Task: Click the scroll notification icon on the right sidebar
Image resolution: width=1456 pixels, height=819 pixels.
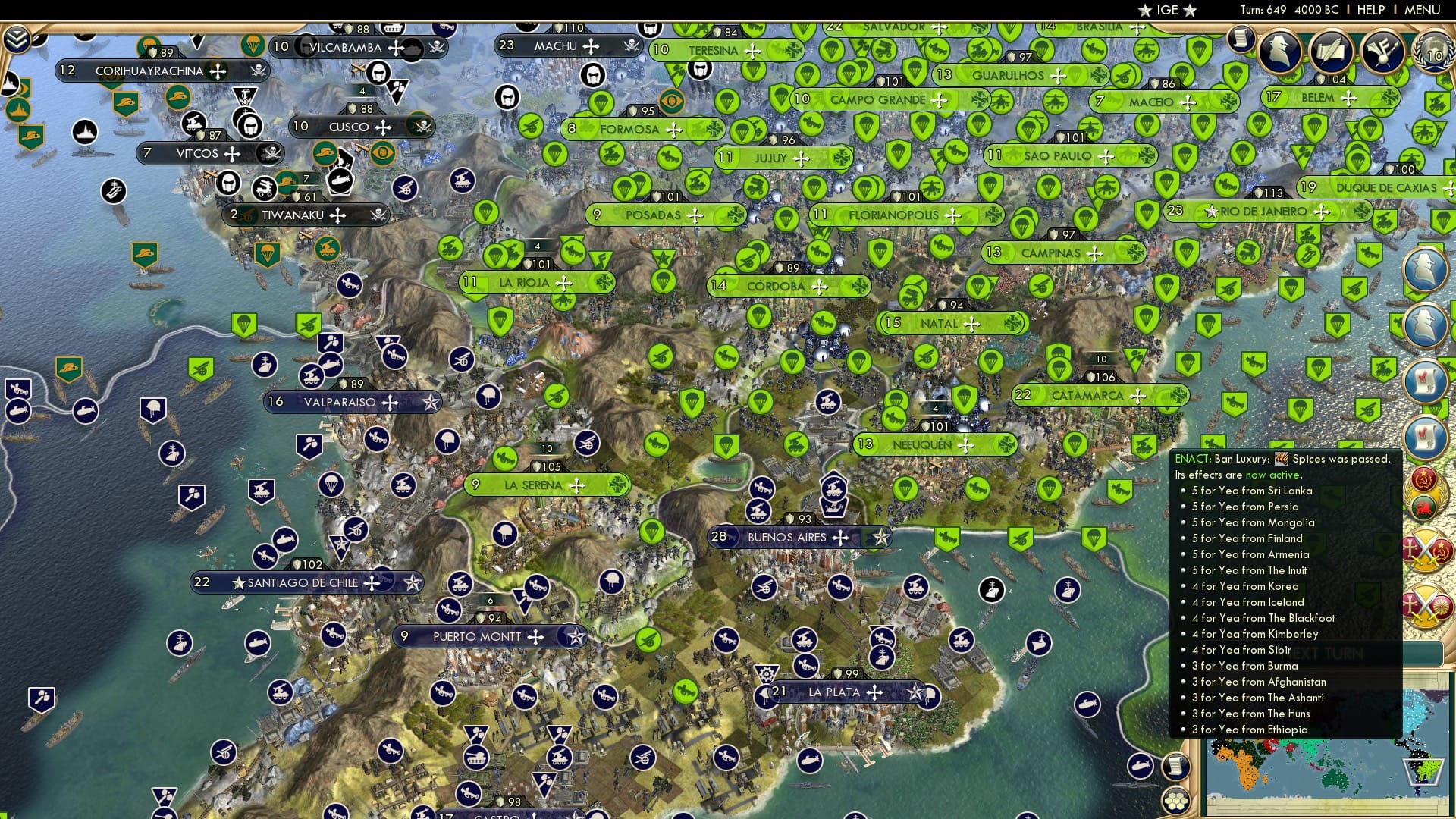Action: point(1427,380)
